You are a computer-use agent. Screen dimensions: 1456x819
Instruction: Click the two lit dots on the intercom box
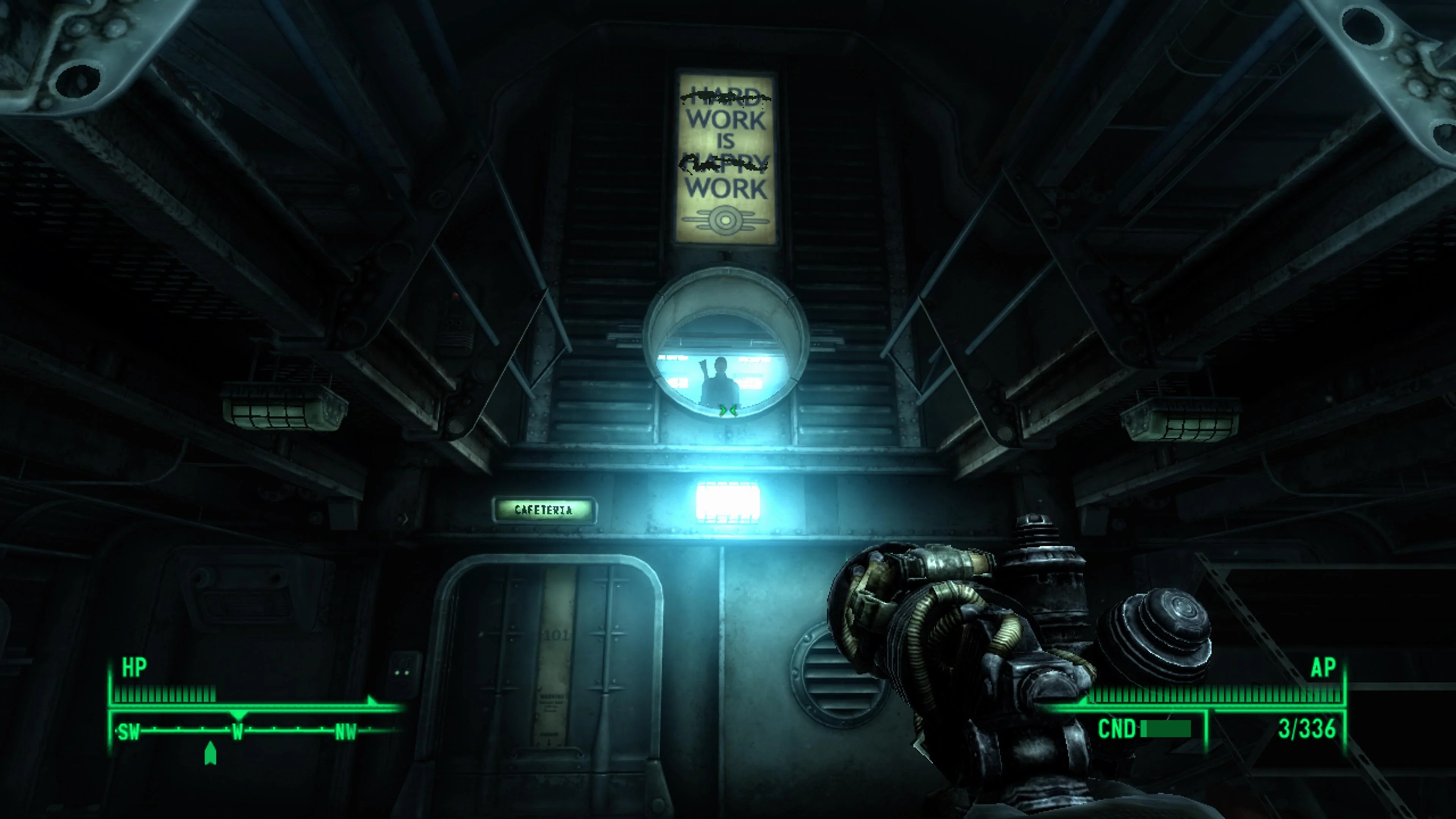(x=402, y=673)
